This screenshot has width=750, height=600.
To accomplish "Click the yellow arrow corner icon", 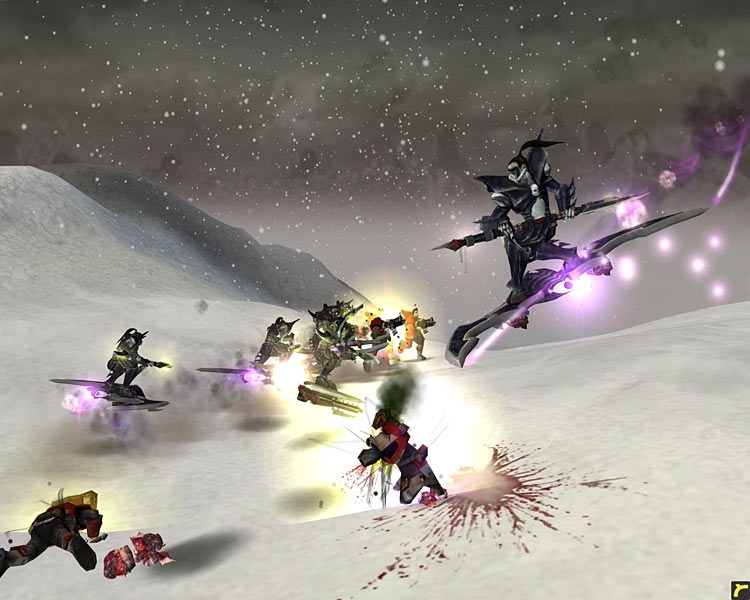I will (x=739, y=589).
